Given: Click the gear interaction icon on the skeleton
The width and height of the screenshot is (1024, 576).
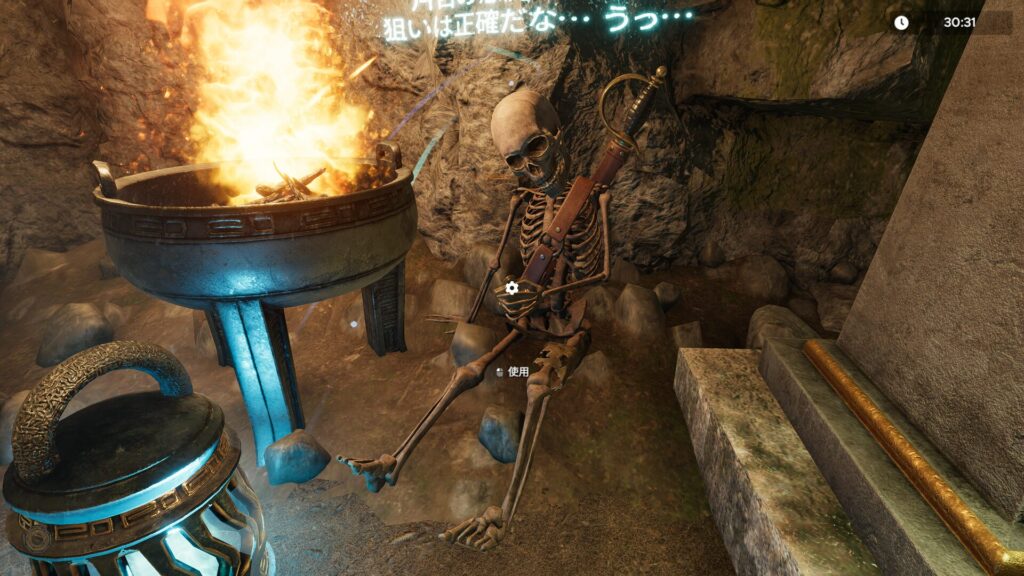Looking at the screenshot, I should point(512,288).
